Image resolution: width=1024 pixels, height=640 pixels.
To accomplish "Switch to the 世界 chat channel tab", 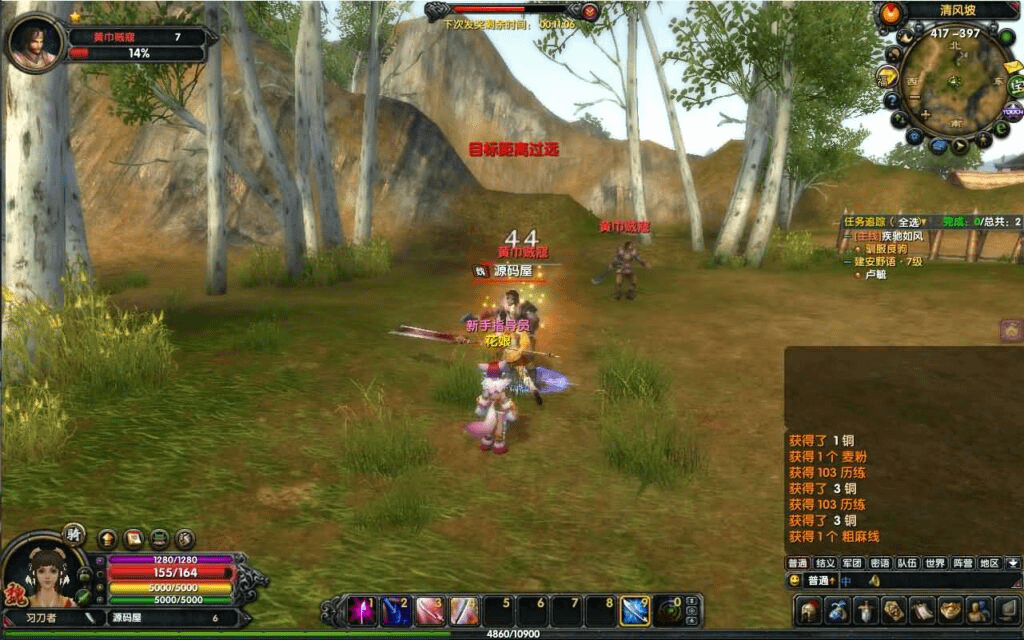I will (x=934, y=563).
